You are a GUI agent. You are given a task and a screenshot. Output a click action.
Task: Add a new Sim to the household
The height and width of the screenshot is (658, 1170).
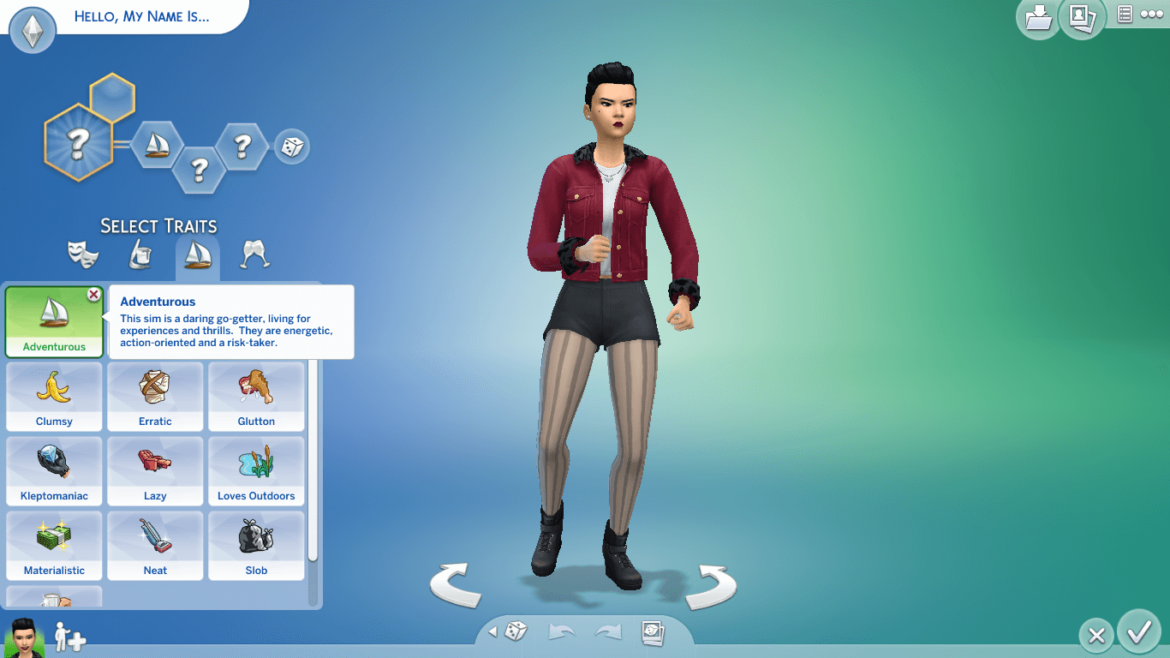coord(70,637)
